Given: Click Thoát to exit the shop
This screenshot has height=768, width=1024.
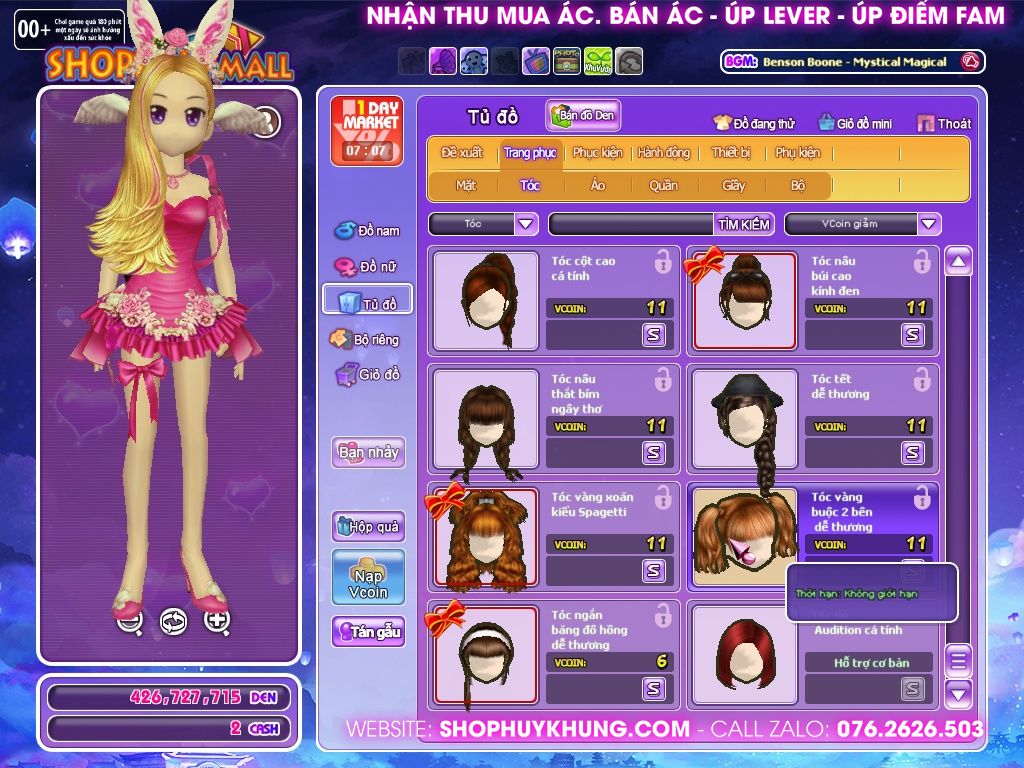Looking at the screenshot, I should point(944,123).
